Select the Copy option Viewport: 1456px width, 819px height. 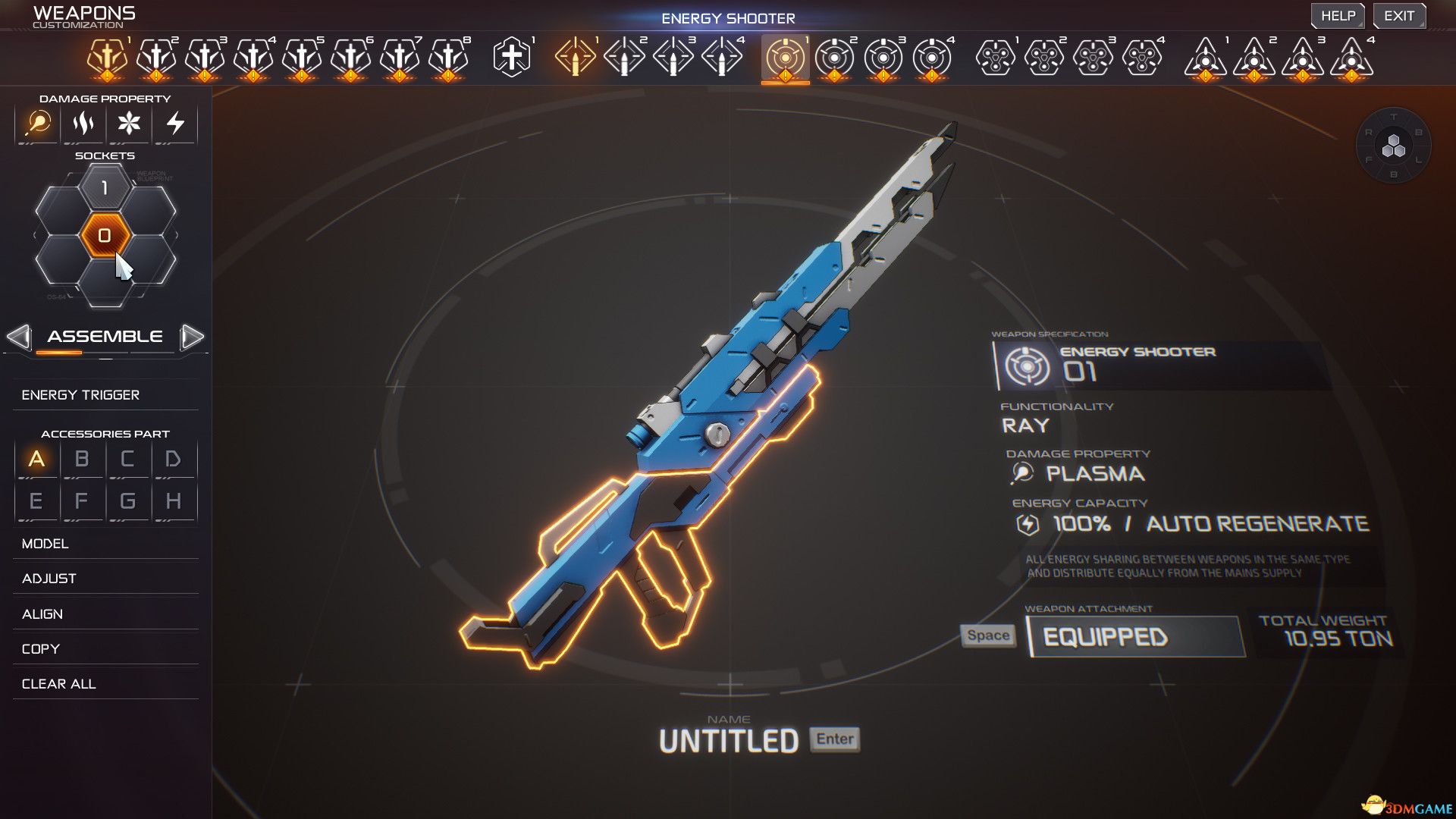tap(41, 649)
